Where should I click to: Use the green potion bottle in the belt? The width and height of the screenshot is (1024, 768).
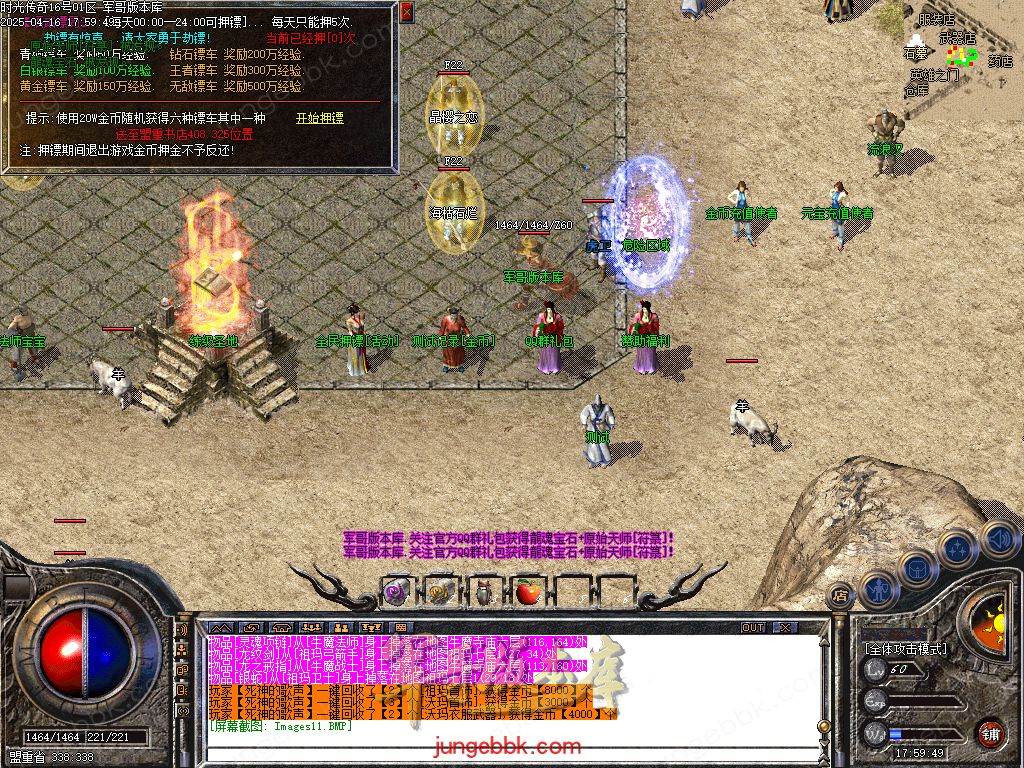tap(484, 592)
